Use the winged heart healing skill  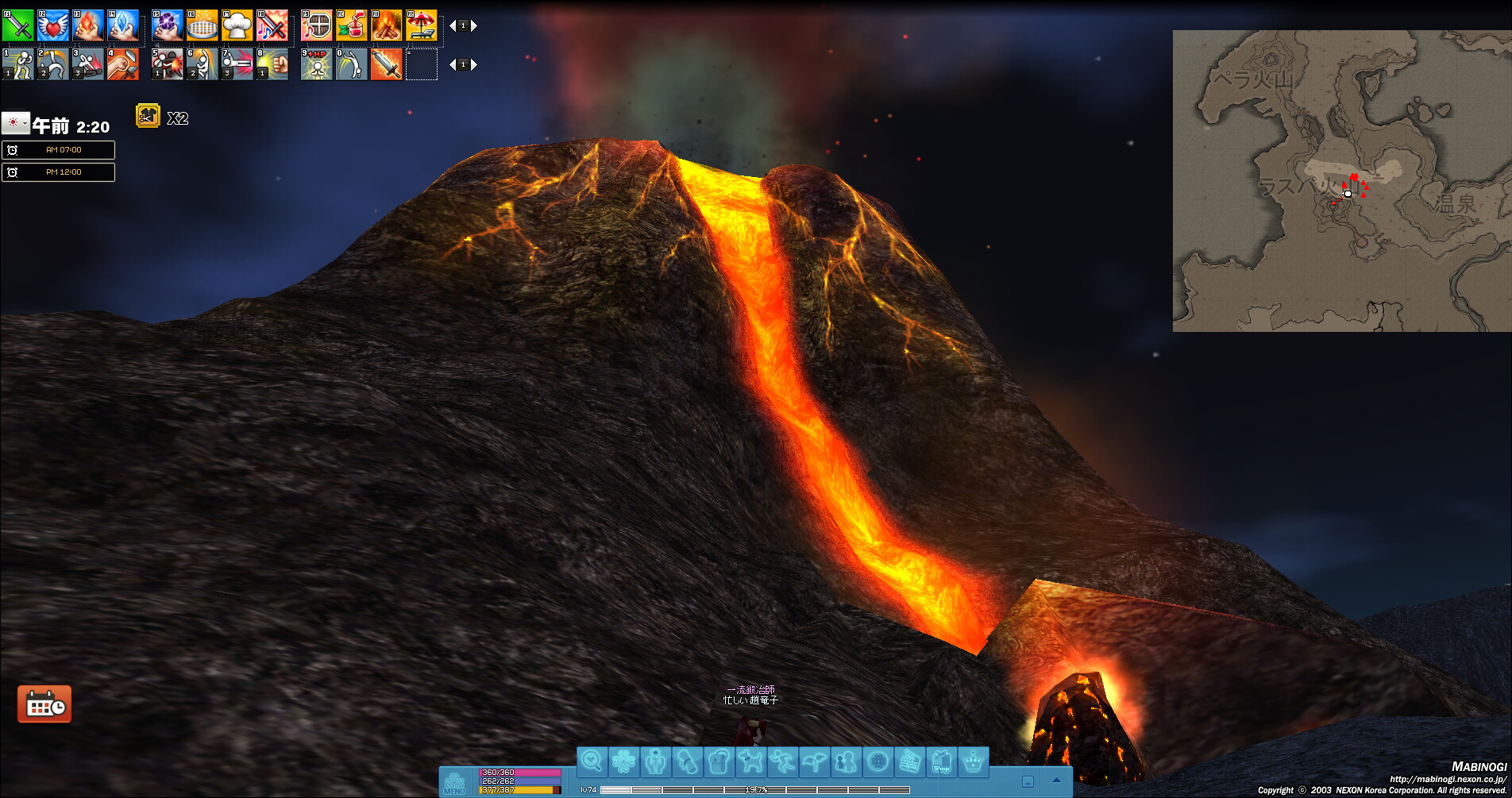52,25
